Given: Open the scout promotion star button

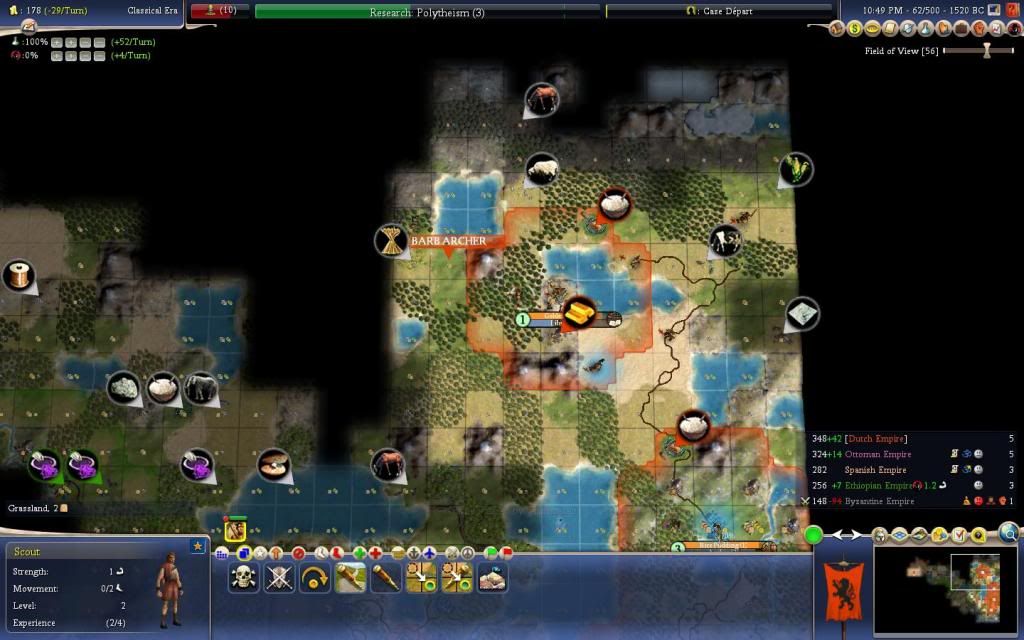Looking at the screenshot, I should click(x=197, y=546).
